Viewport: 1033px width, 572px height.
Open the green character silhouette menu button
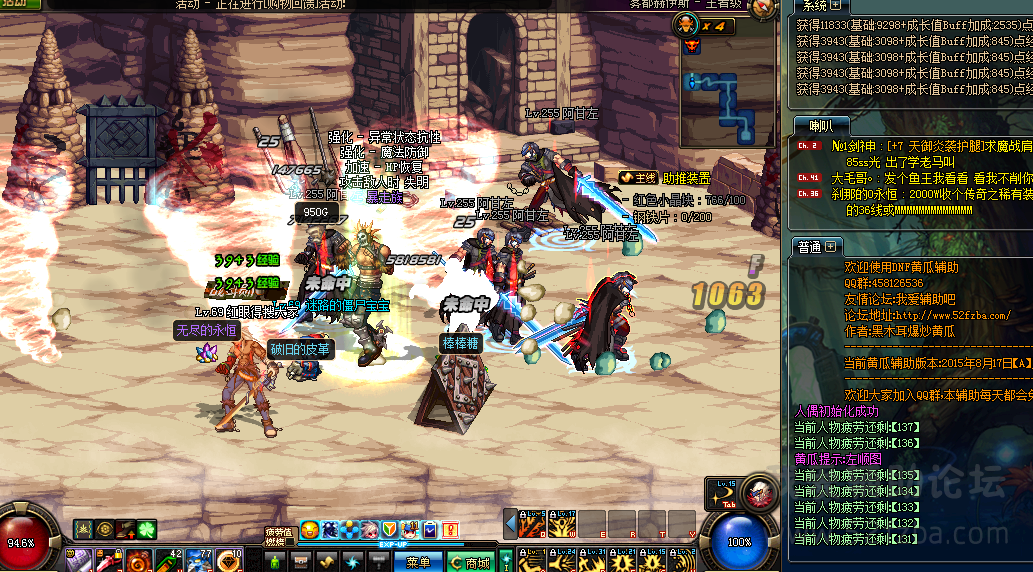(276, 562)
